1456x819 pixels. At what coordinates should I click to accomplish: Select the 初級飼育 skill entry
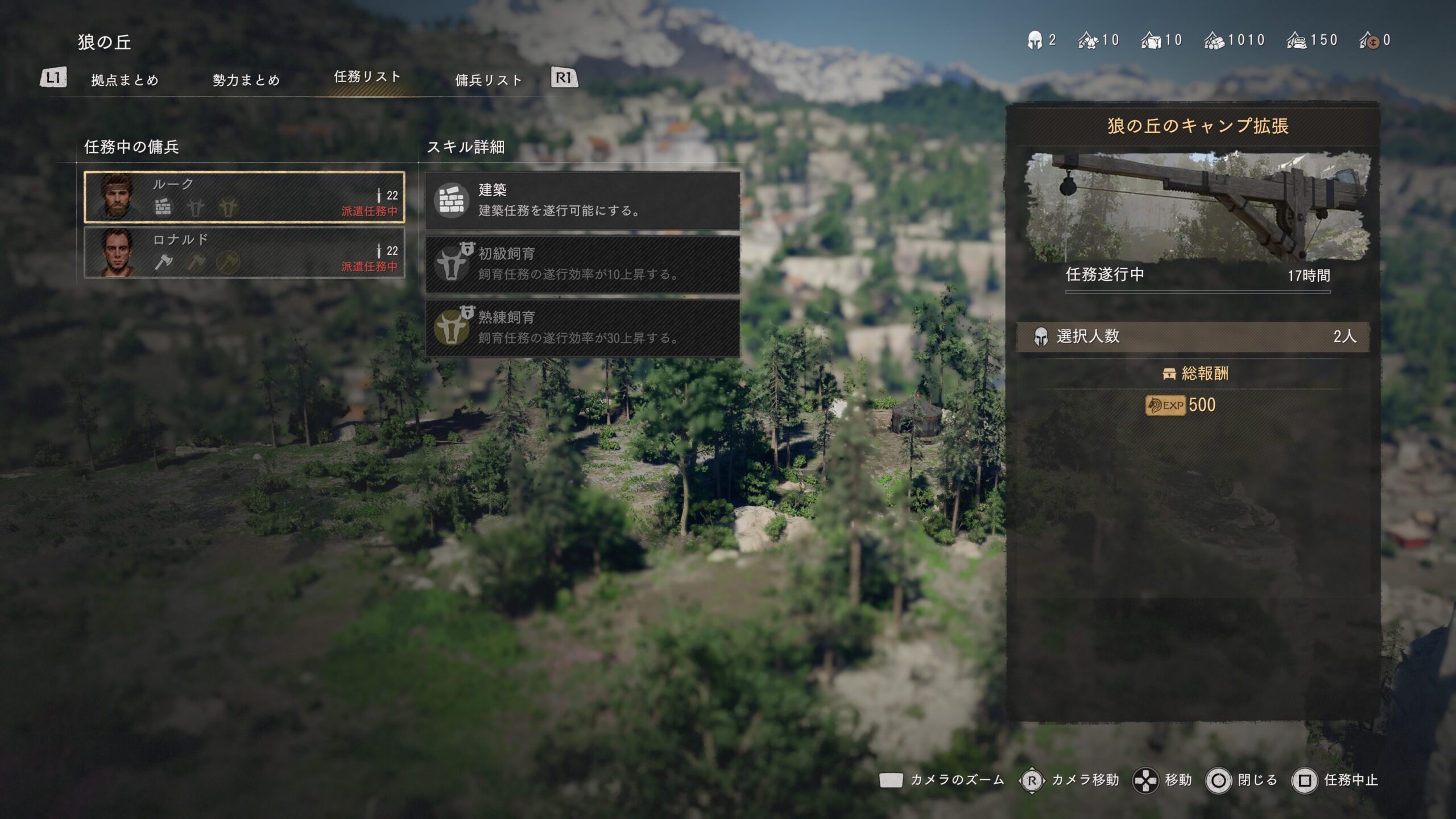(x=582, y=264)
